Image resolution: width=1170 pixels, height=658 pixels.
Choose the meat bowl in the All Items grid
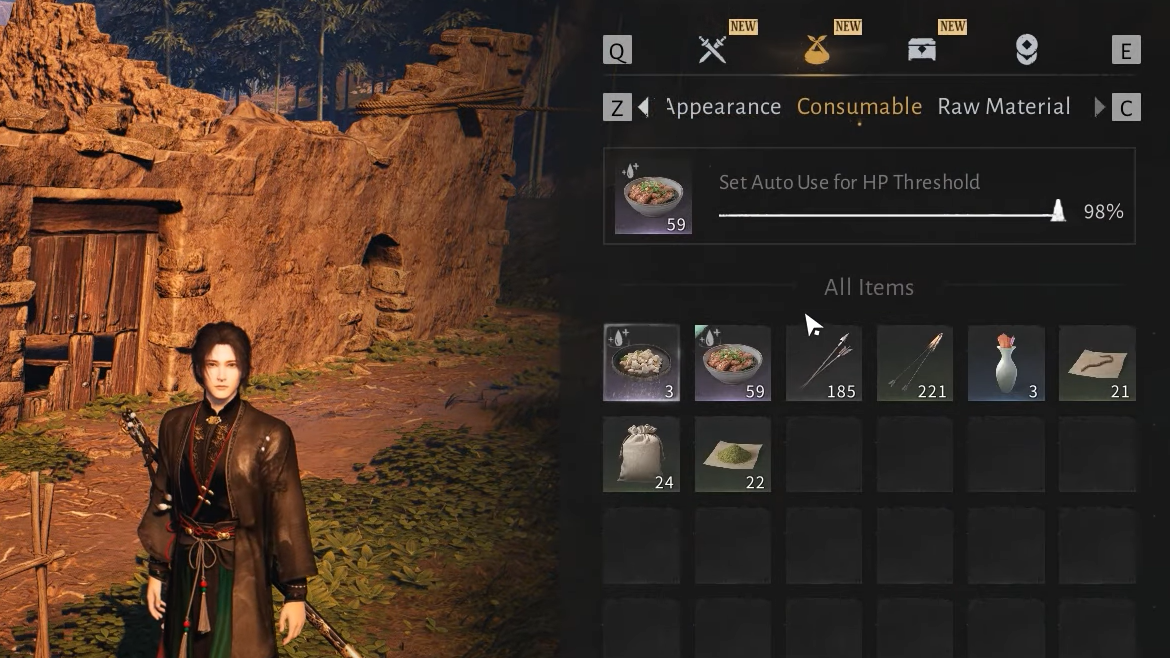(733, 363)
